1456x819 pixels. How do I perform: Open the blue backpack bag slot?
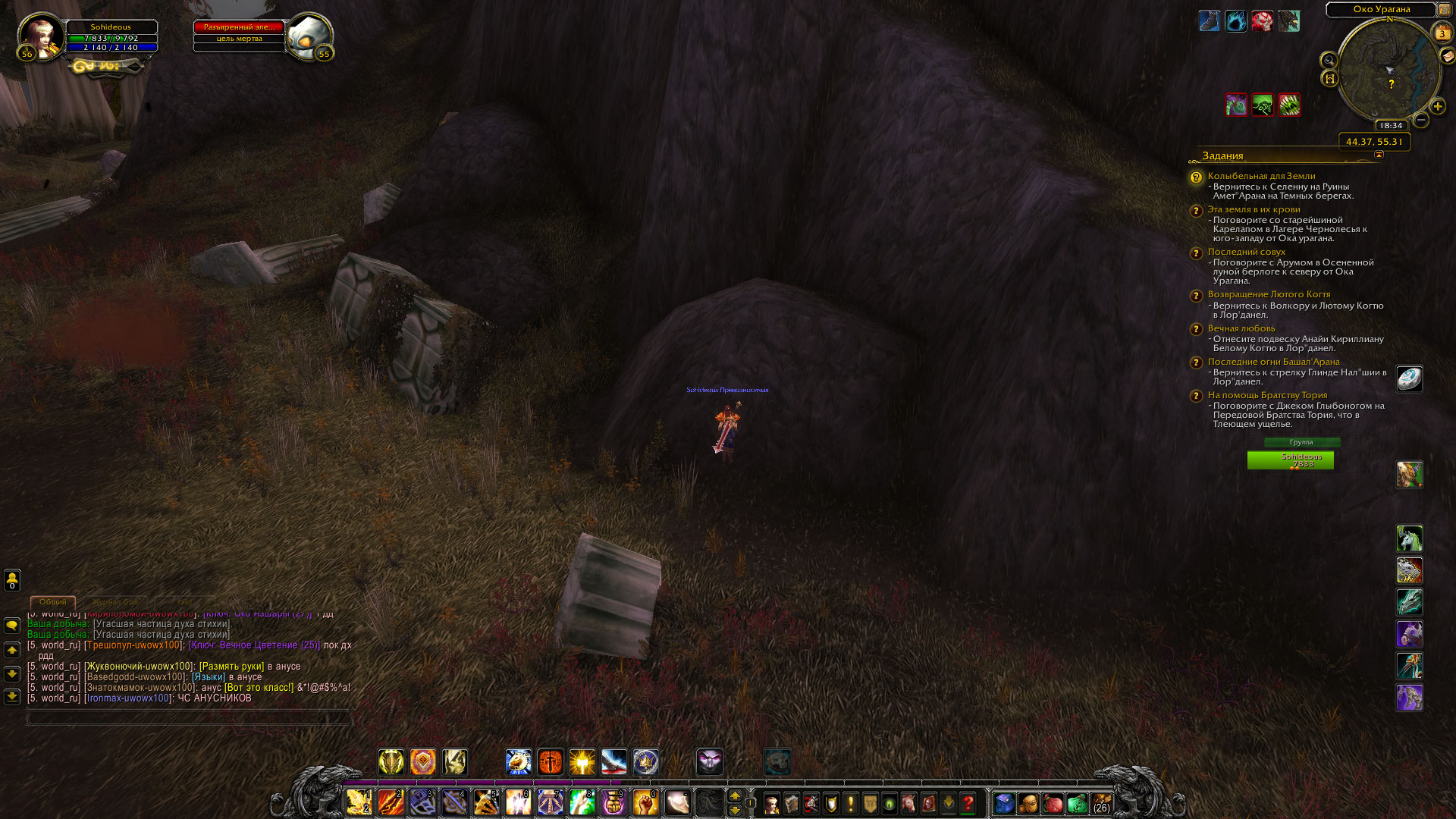tap(1004, 803)
